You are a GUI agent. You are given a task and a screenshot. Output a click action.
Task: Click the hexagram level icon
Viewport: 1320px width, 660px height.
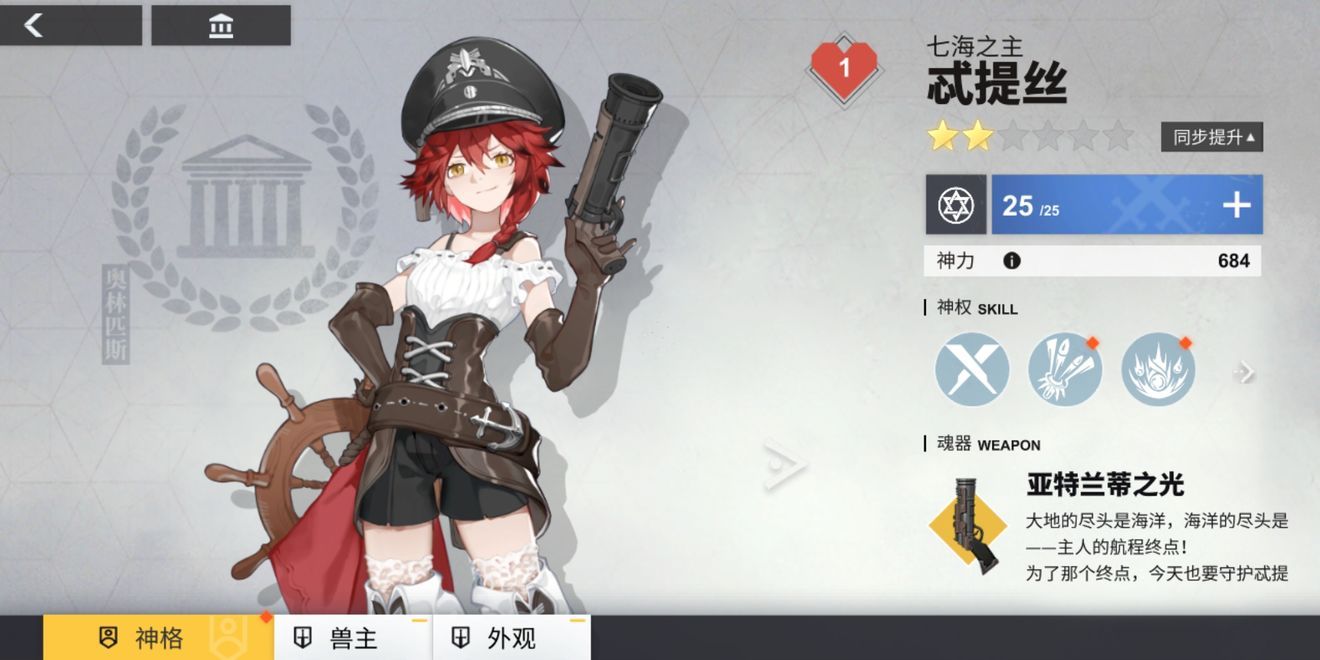click(956, 205)
